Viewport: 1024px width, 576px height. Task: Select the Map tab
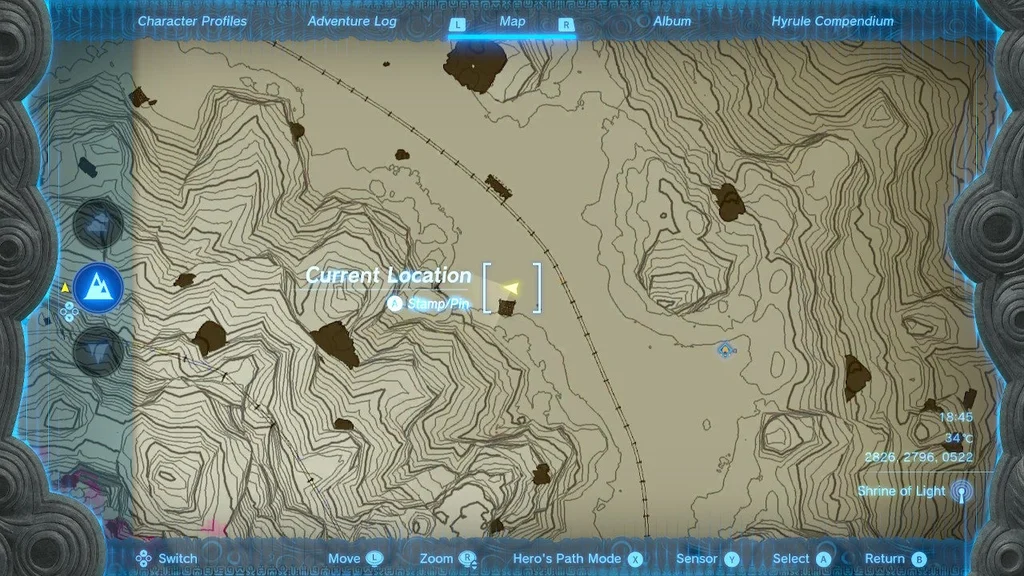pos(512,21)
